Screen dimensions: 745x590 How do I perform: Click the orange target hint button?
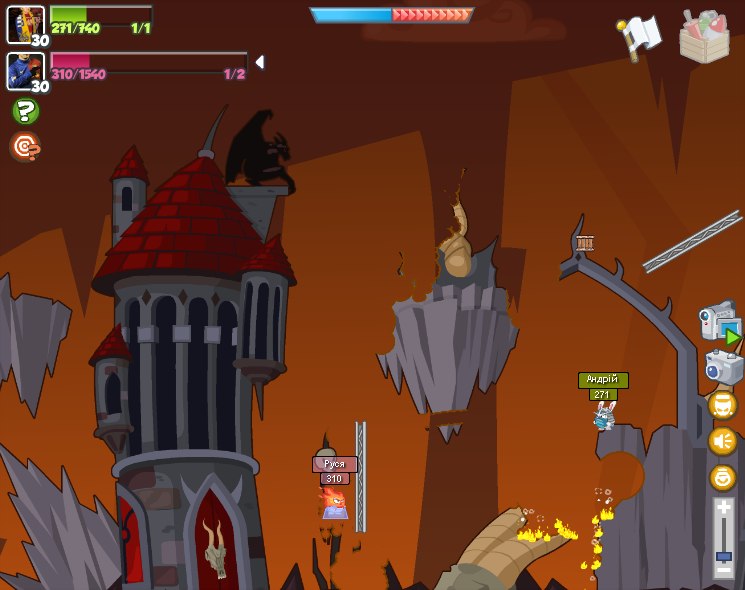pyautogui.click(x=25, y=147)
